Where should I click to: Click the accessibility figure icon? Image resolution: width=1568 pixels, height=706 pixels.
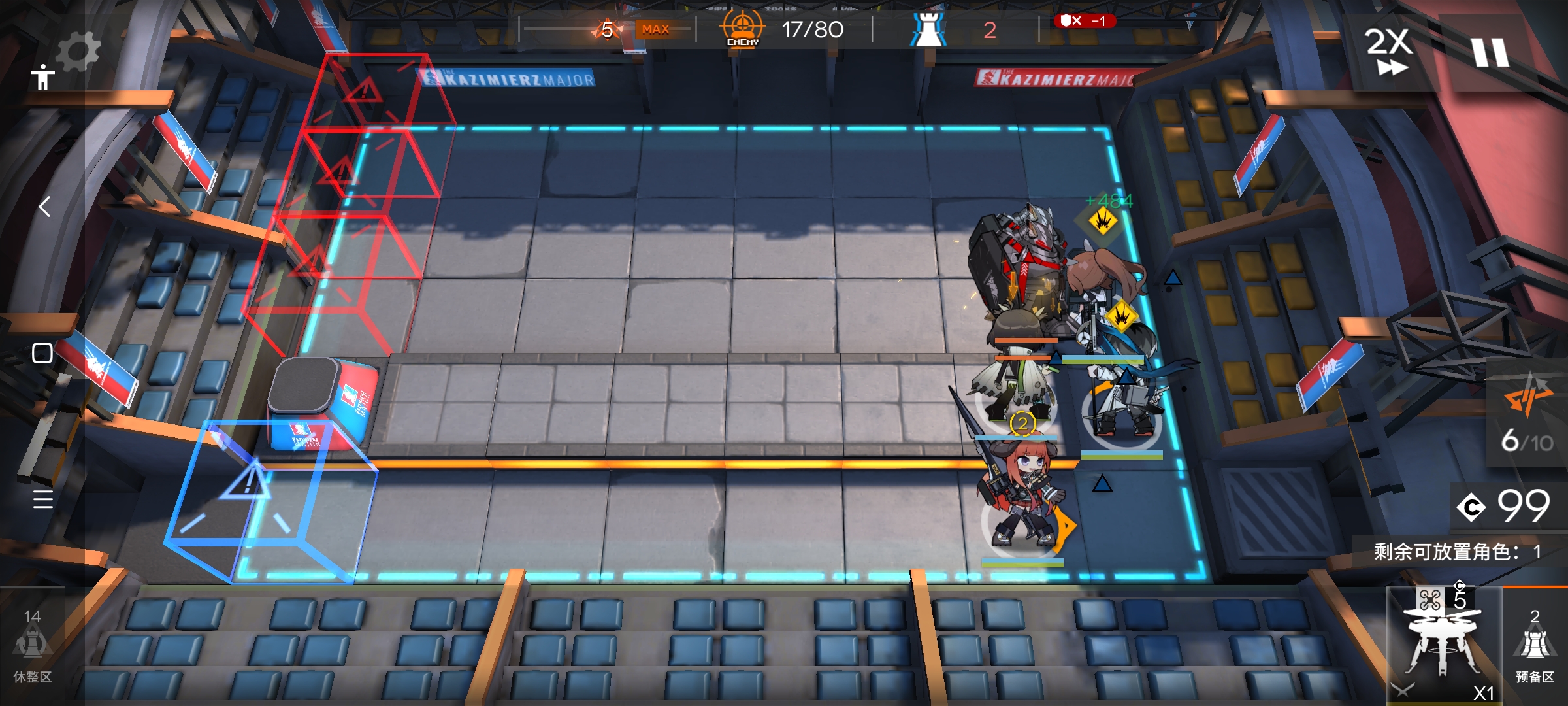pyautogui.click(x=42, y=77)
